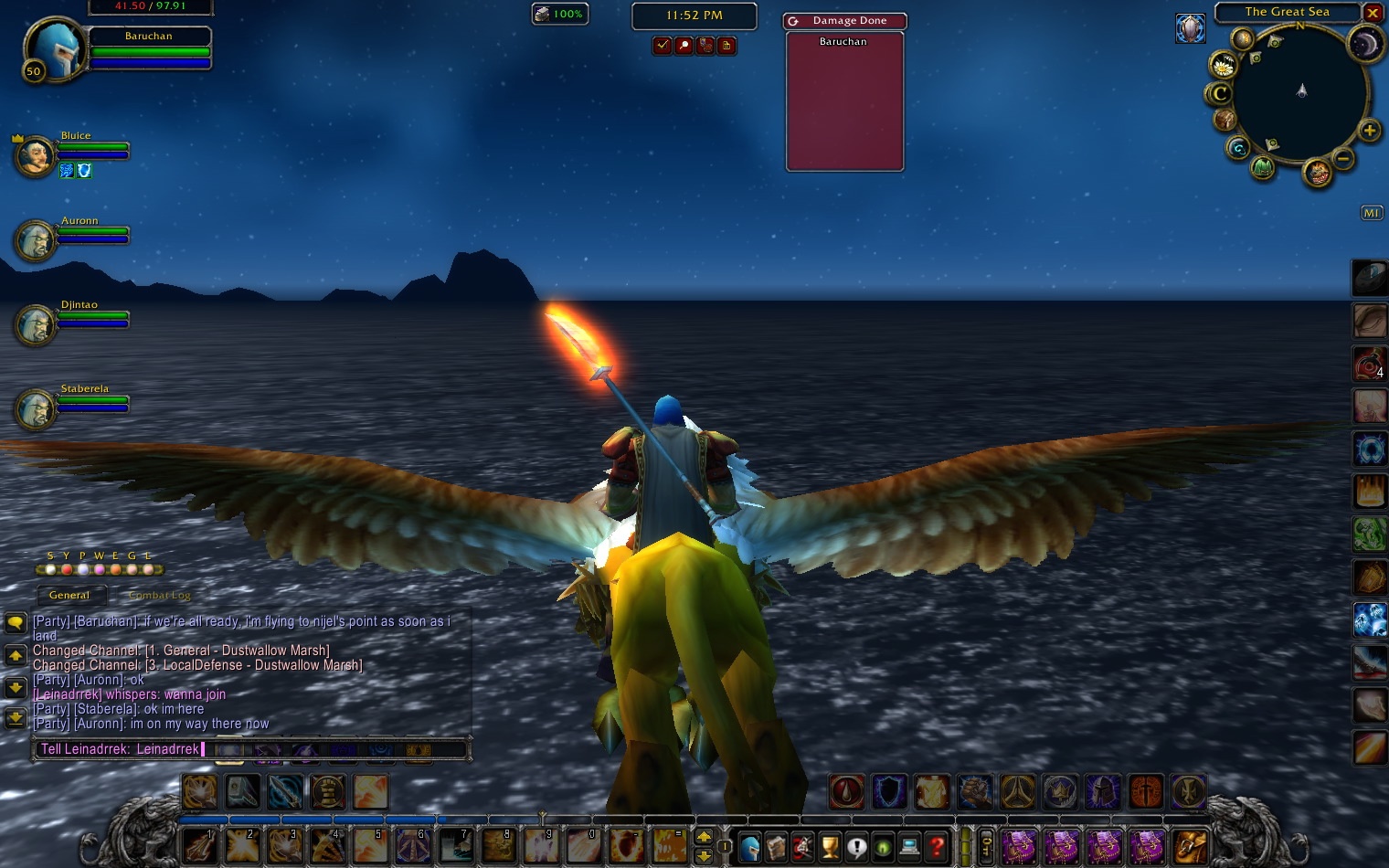1389x868 pixels.
Task: Open the Character Info helmet micro button
Action: point(749,847)
